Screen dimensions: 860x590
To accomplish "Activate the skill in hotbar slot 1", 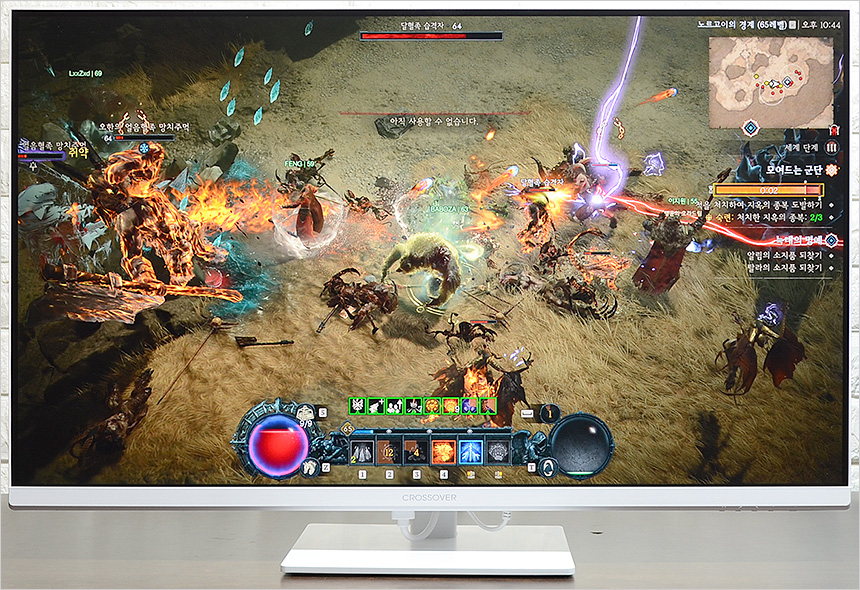I will click(362, 452).
